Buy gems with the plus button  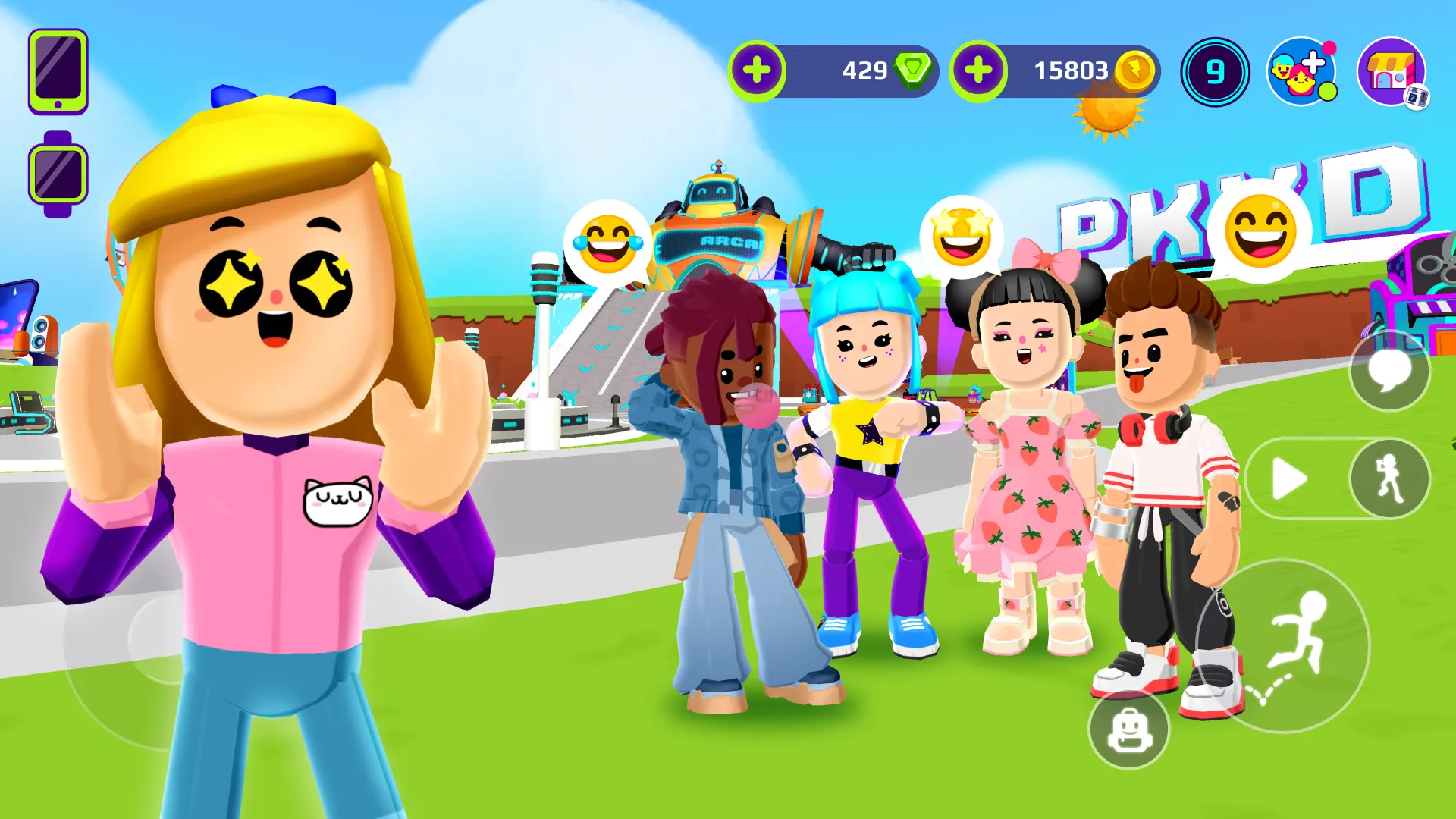(757, 71)
